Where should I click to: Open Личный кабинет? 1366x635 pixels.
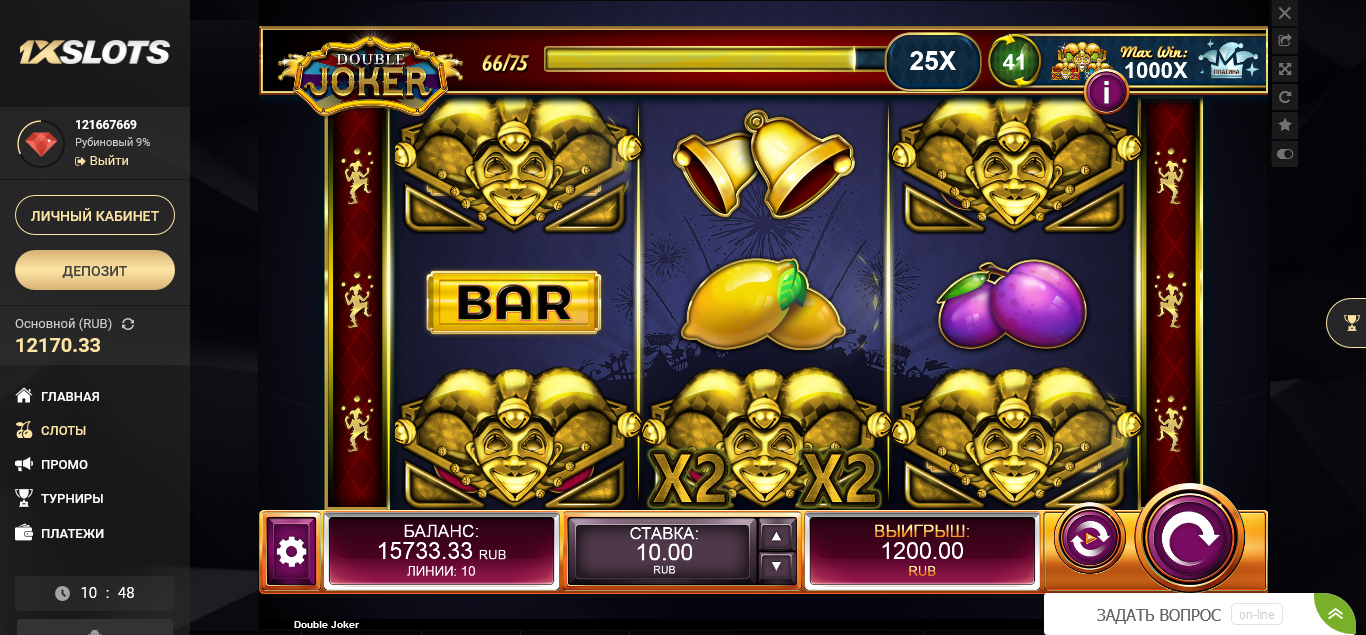coord(95,215)
